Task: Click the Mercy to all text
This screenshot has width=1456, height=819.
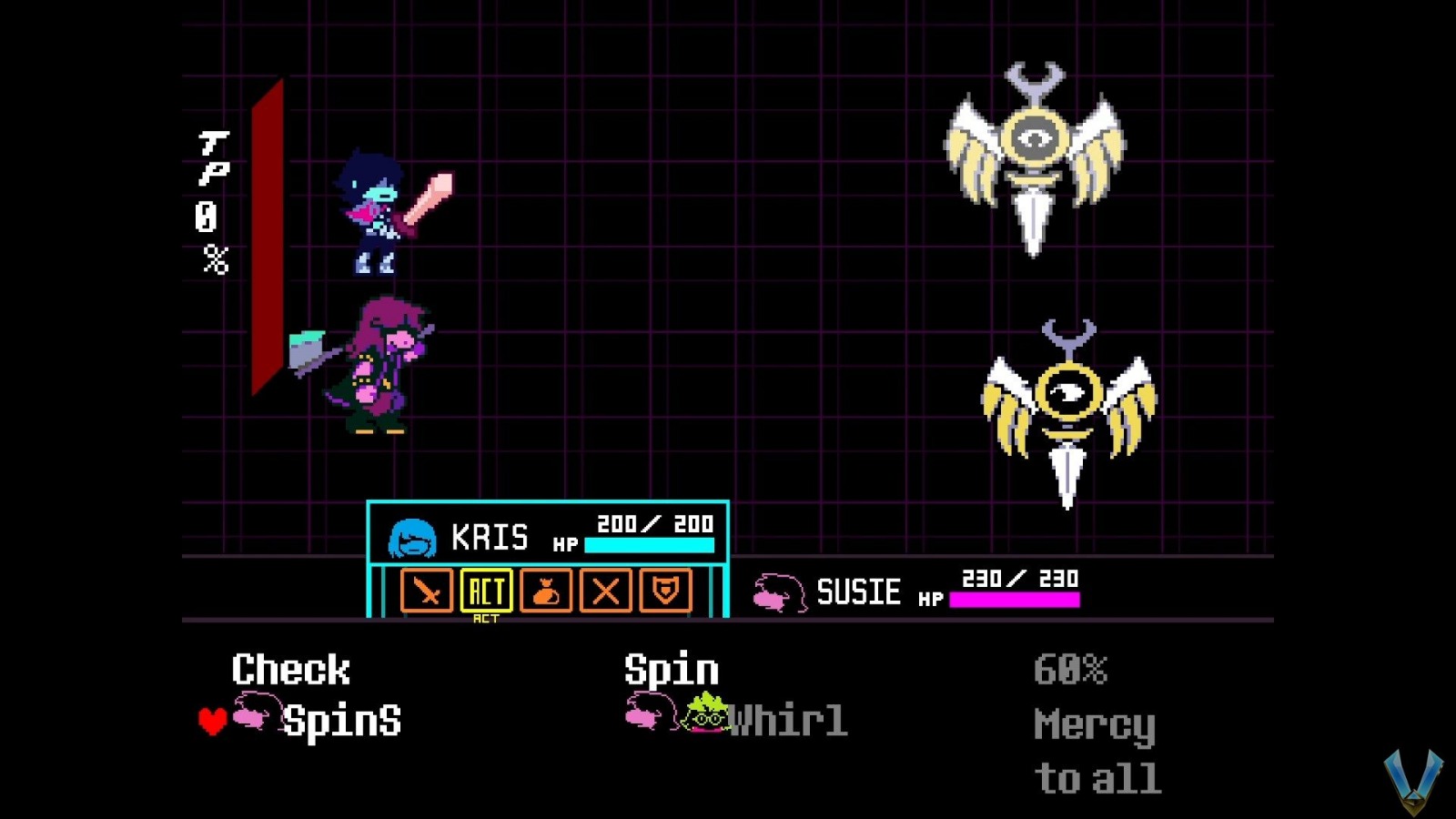Action: pos(1096,751)
